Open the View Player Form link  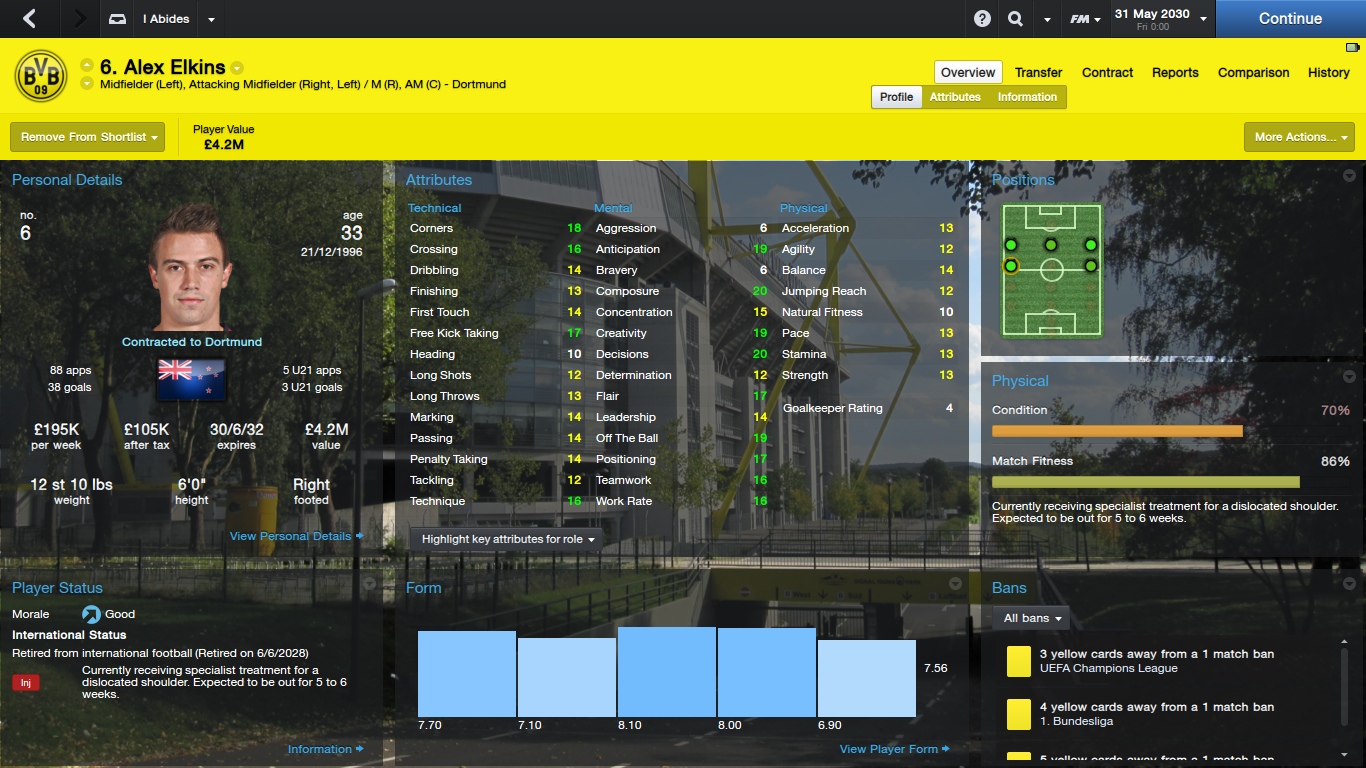[x=888, y=748]
